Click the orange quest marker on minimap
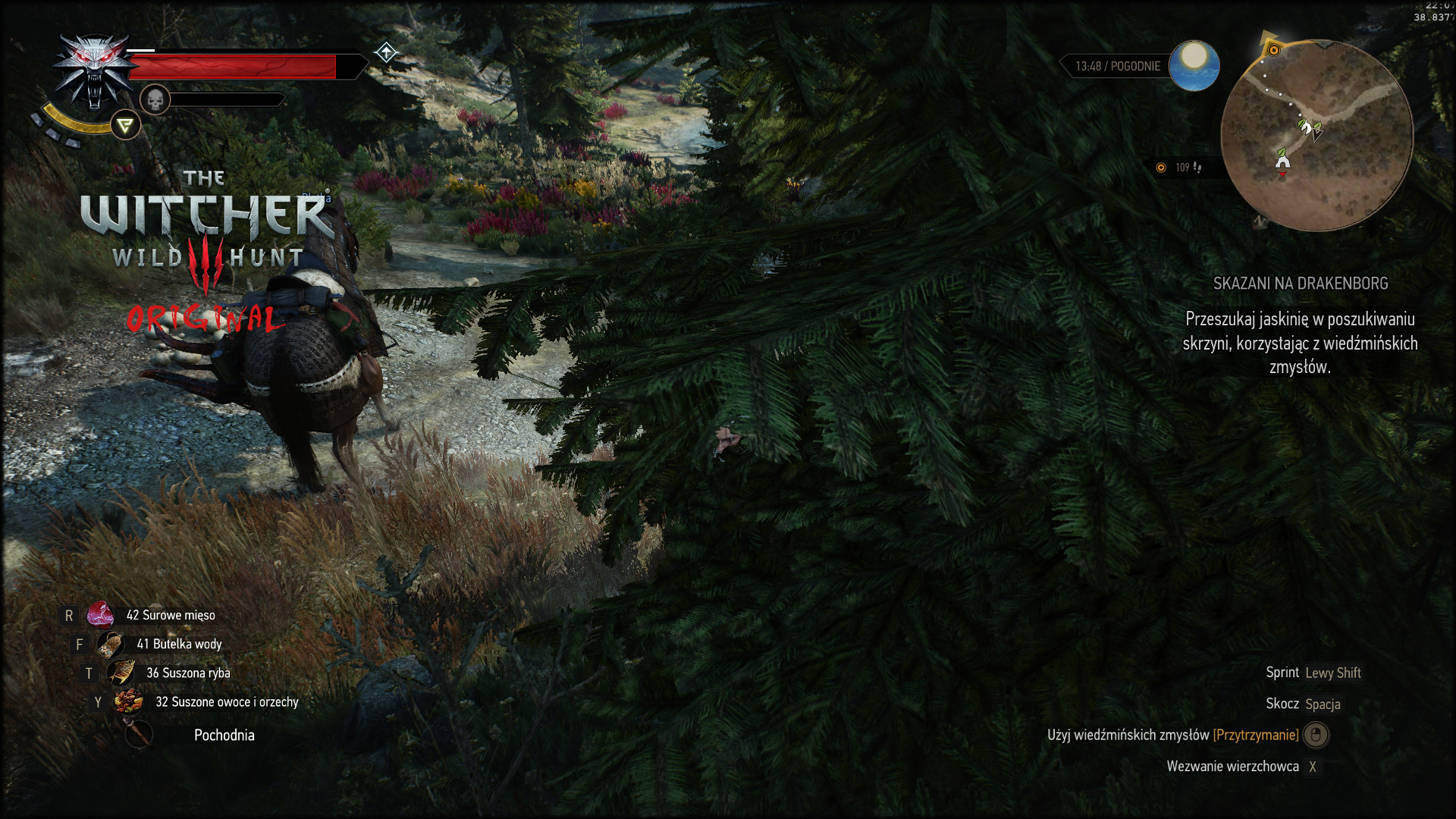Viewport: 1456px width, 819px height. (1274, 50)
